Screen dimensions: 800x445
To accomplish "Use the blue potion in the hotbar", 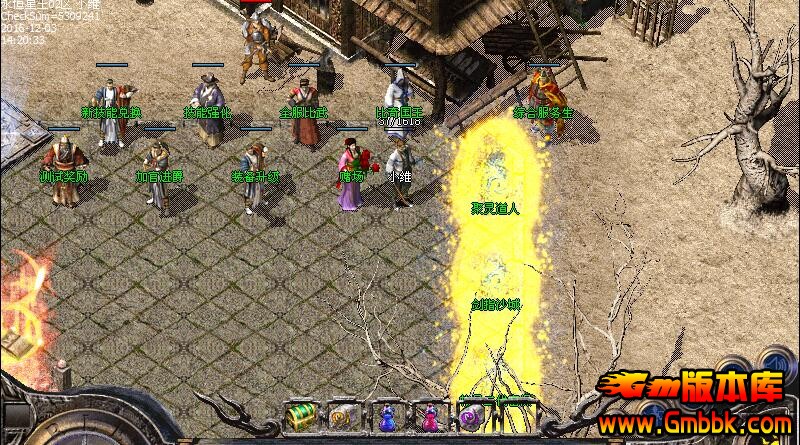I will pos(386,414).
